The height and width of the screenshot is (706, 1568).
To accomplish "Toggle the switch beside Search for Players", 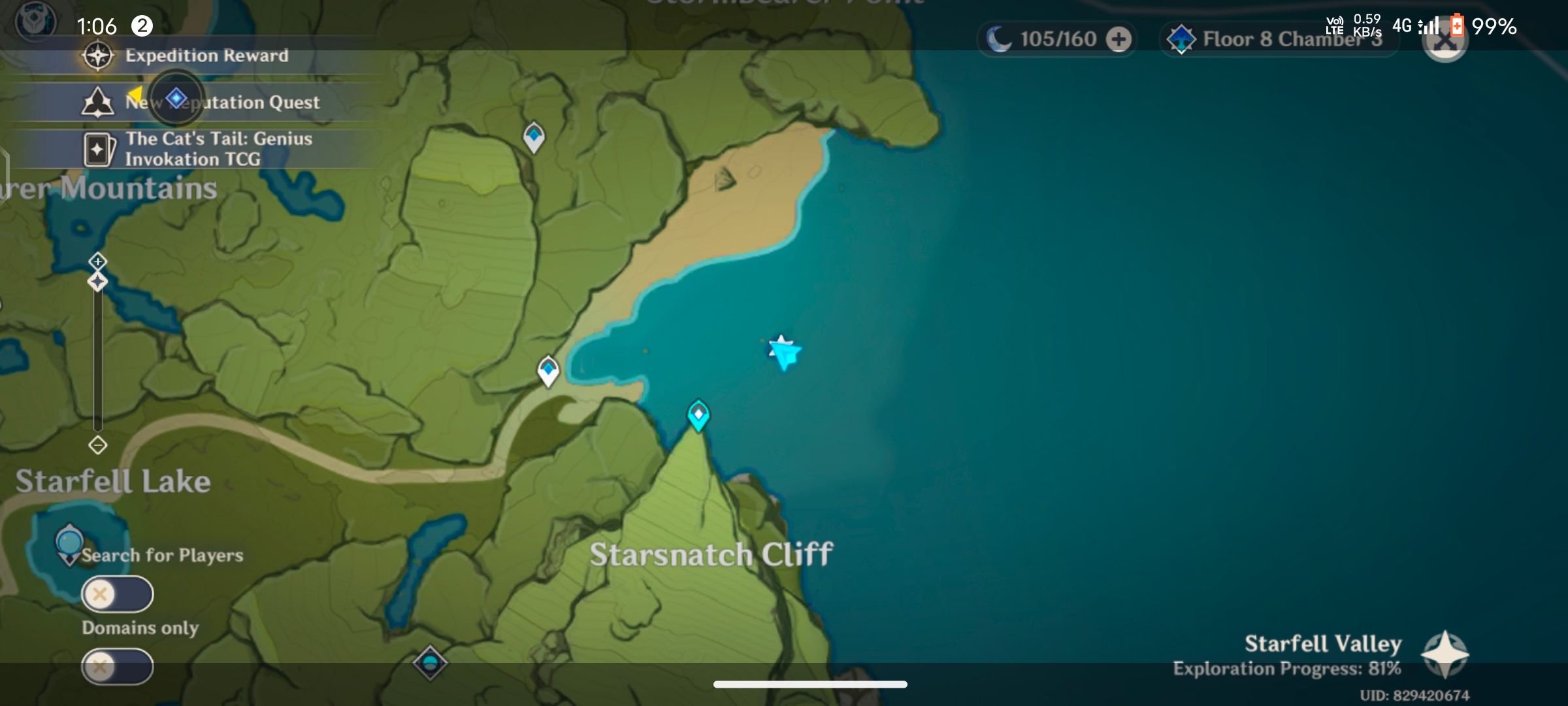I will point(118,595).
